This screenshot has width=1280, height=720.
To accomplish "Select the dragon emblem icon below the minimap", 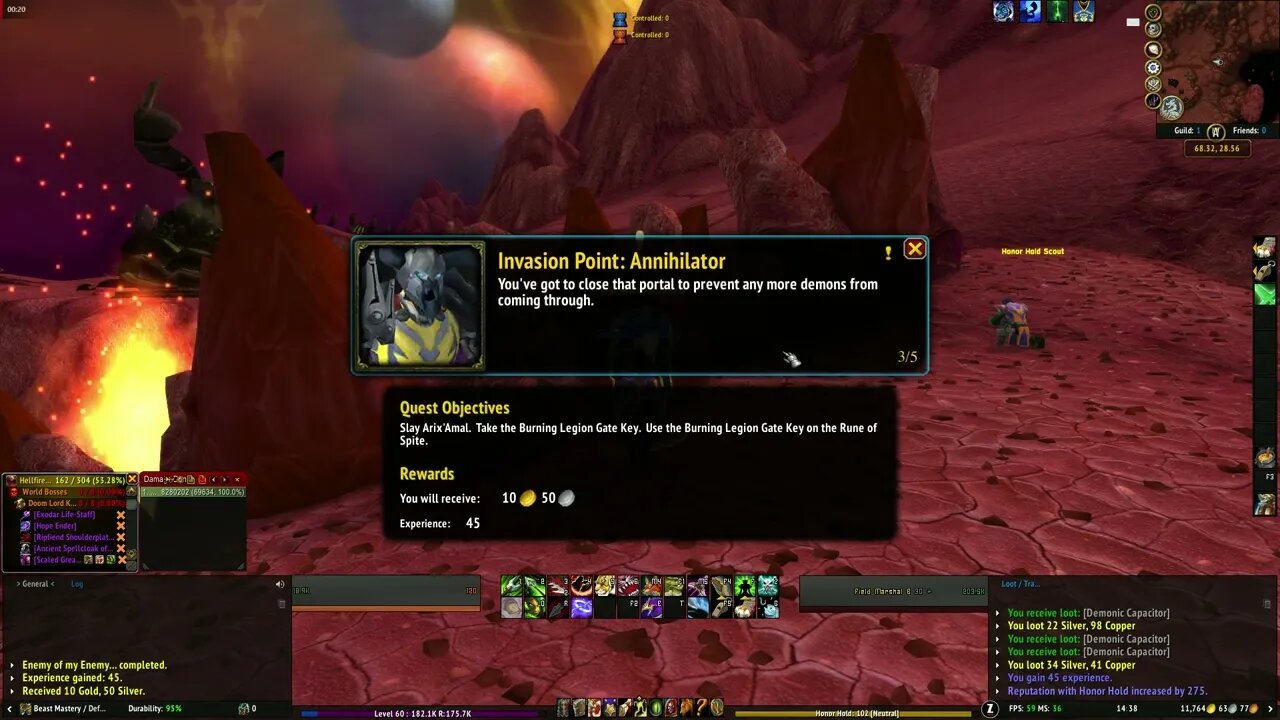I will pyautogui.click(x=1172, y=107).
